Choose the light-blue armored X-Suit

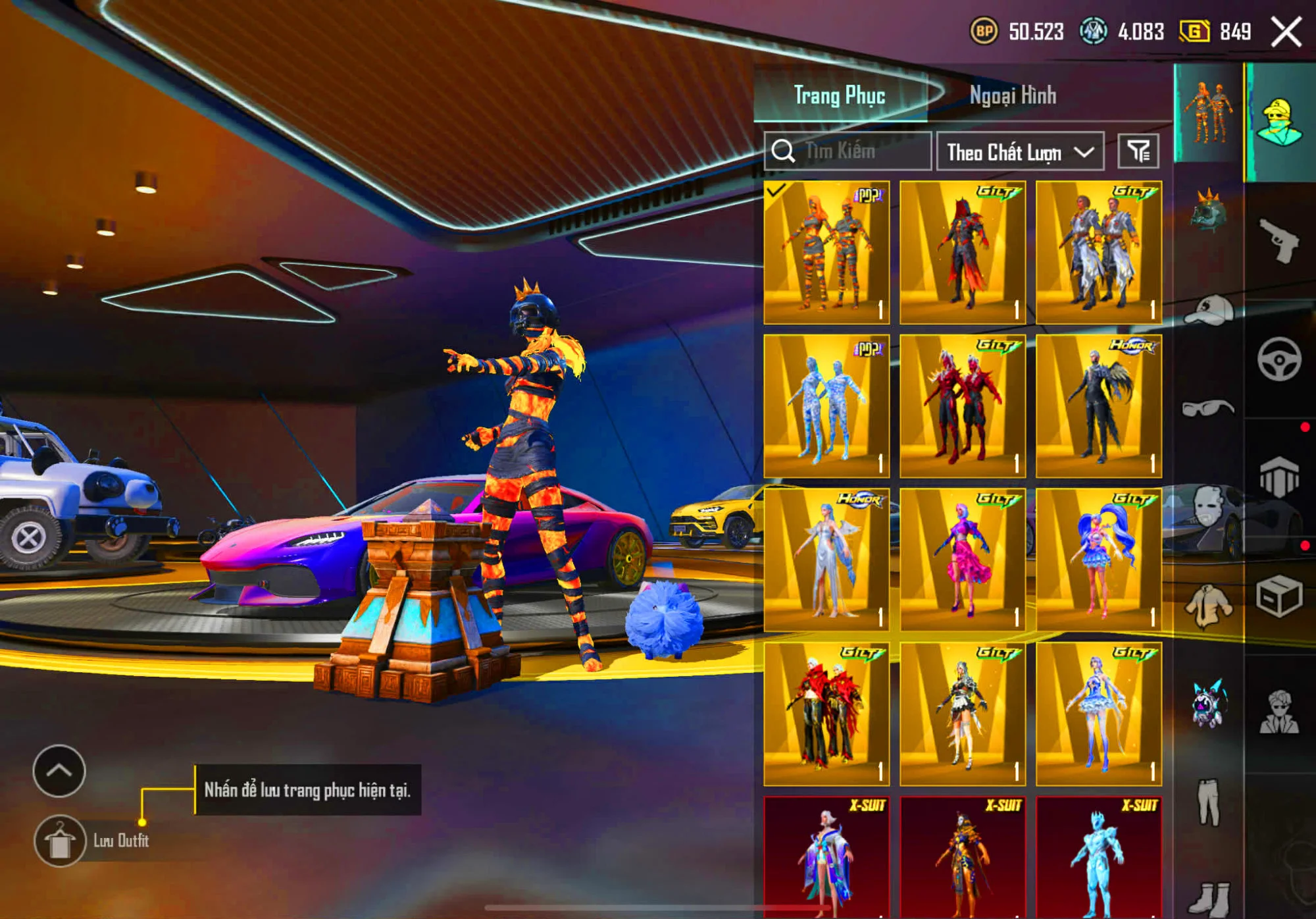[1098, 856]
